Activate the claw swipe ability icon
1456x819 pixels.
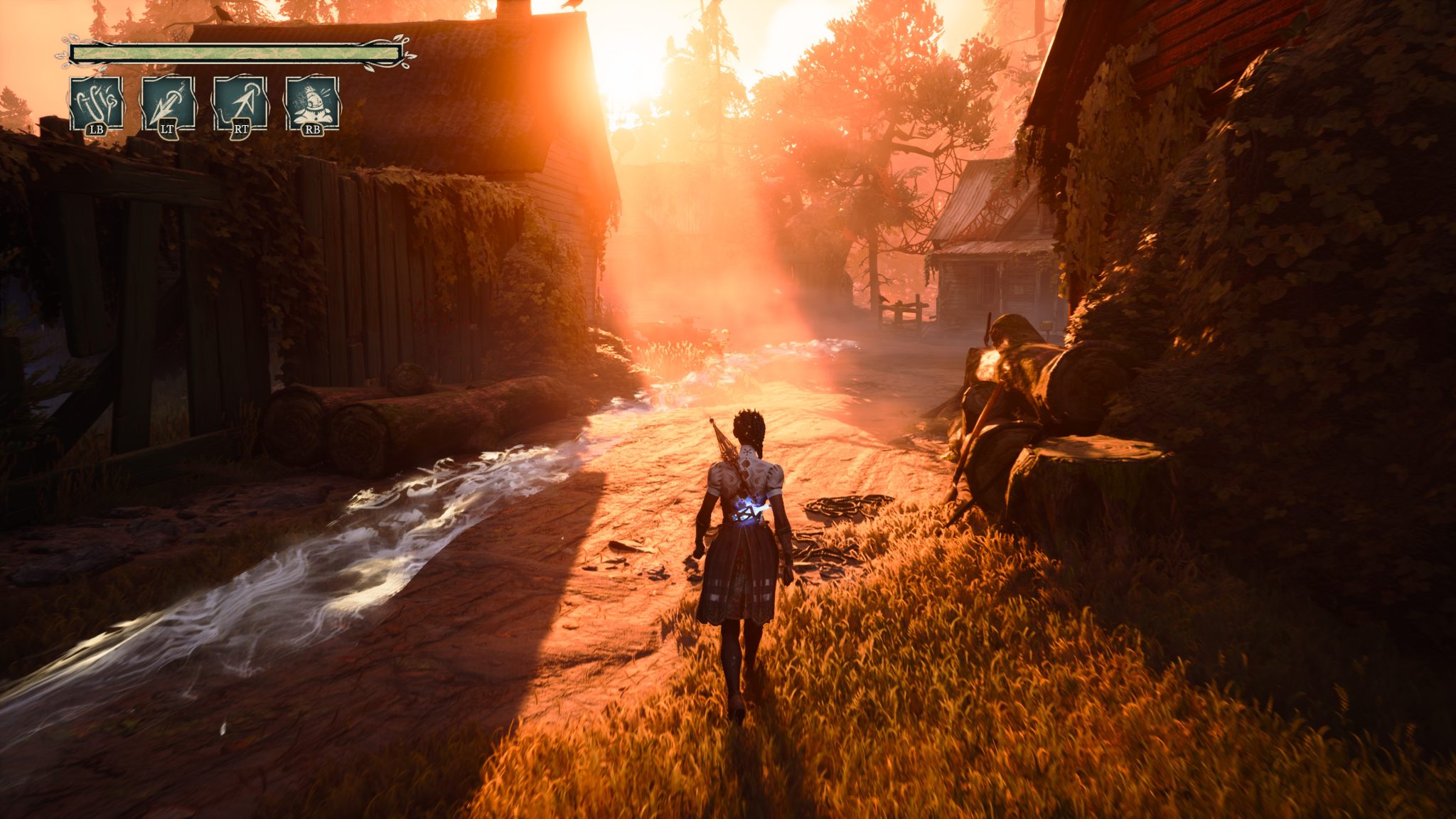tap(97, 104)
